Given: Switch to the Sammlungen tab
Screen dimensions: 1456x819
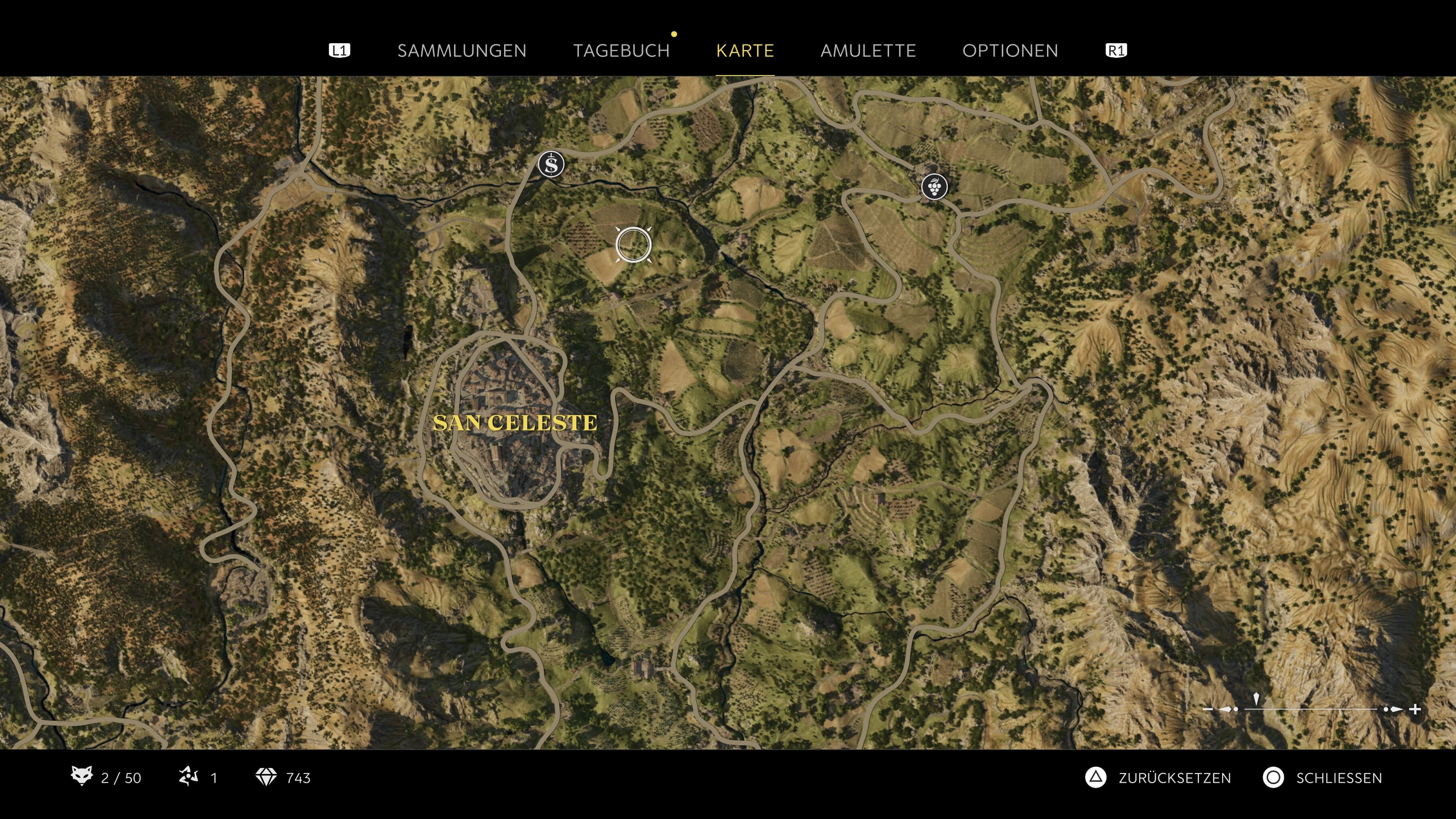Looking at the screenshot, I should (x=461, y=51).
